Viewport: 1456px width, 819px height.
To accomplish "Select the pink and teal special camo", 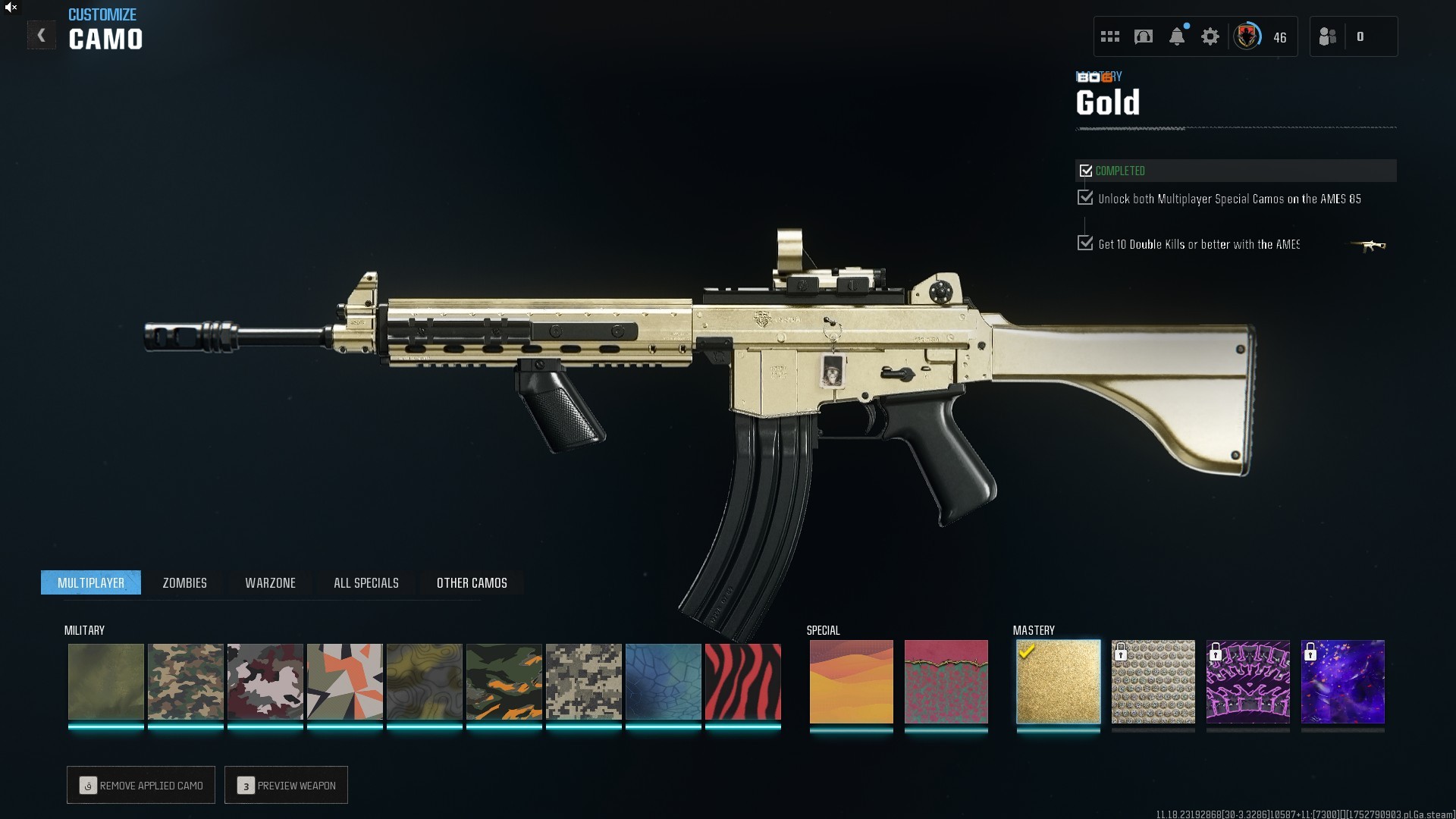I will [x=946, y=682].
